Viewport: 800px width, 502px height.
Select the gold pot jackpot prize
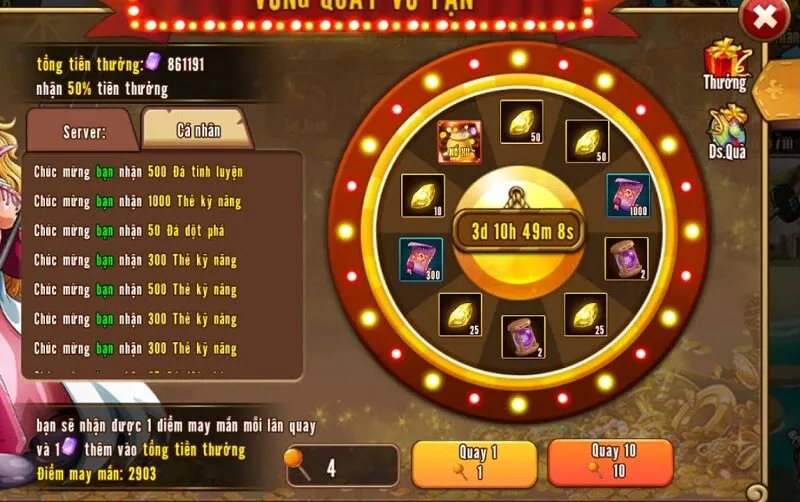click(459, 142)
